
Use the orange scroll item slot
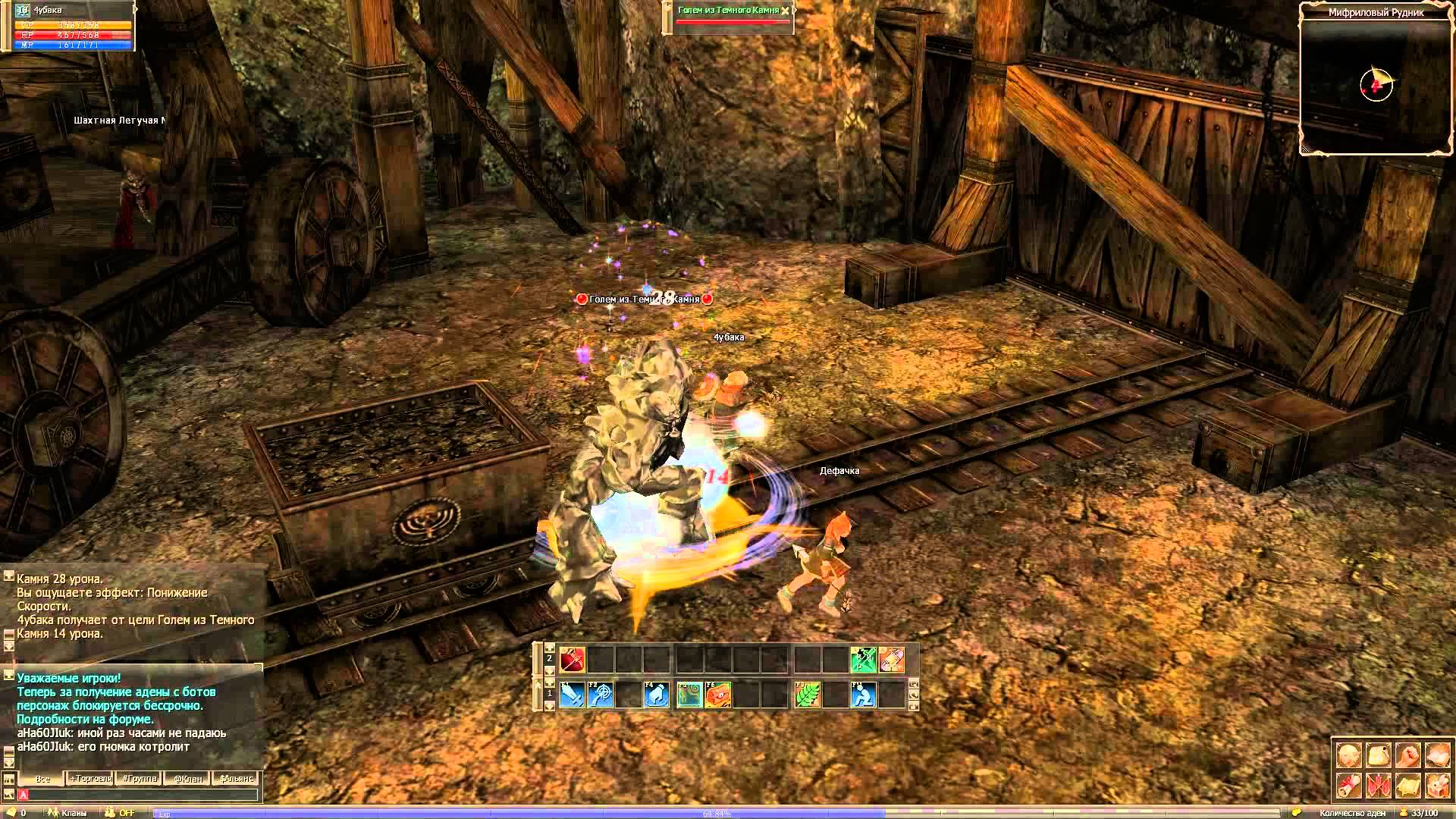coord(892,660)
